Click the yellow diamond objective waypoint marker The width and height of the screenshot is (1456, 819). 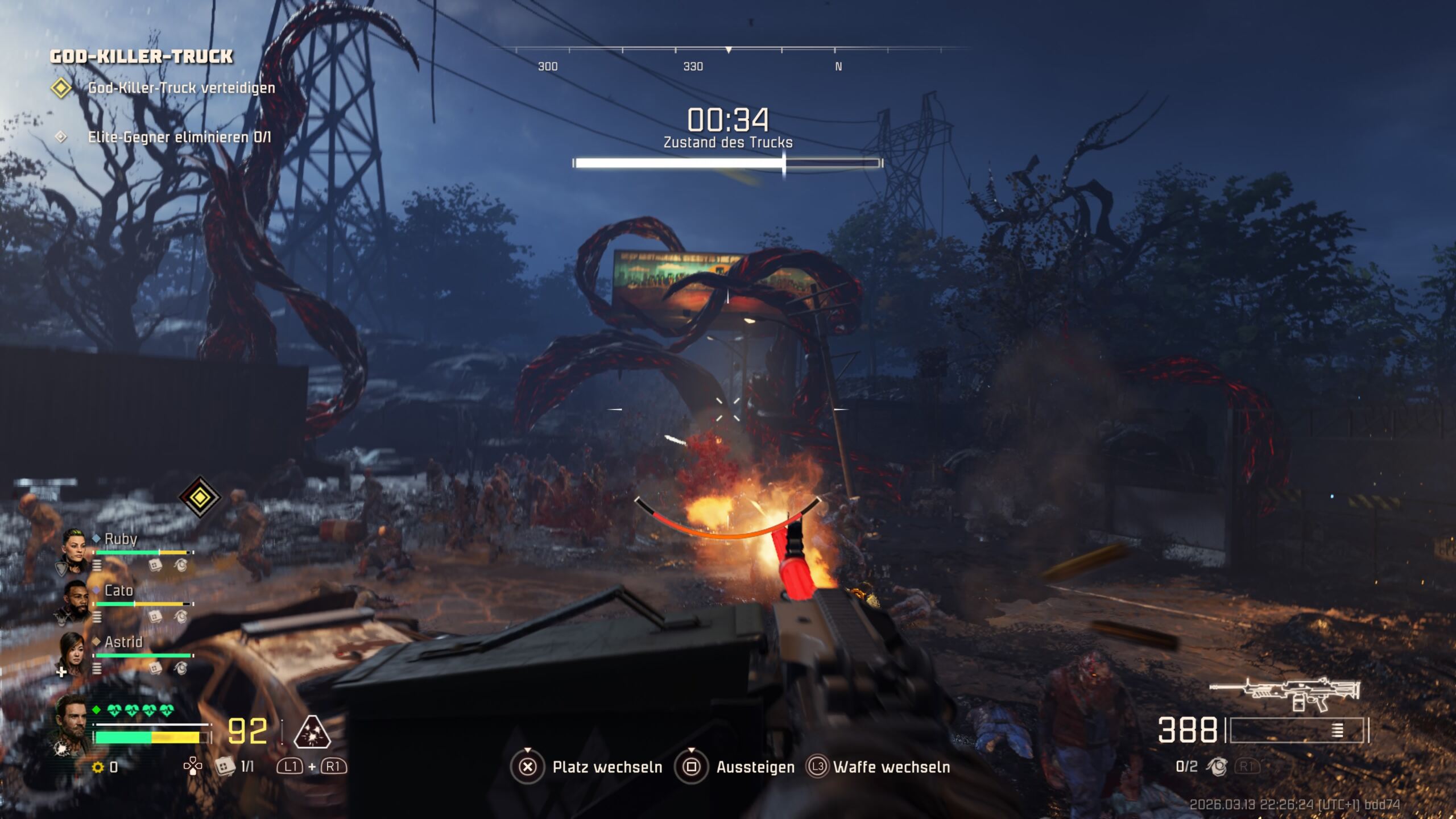coord(200,497)
